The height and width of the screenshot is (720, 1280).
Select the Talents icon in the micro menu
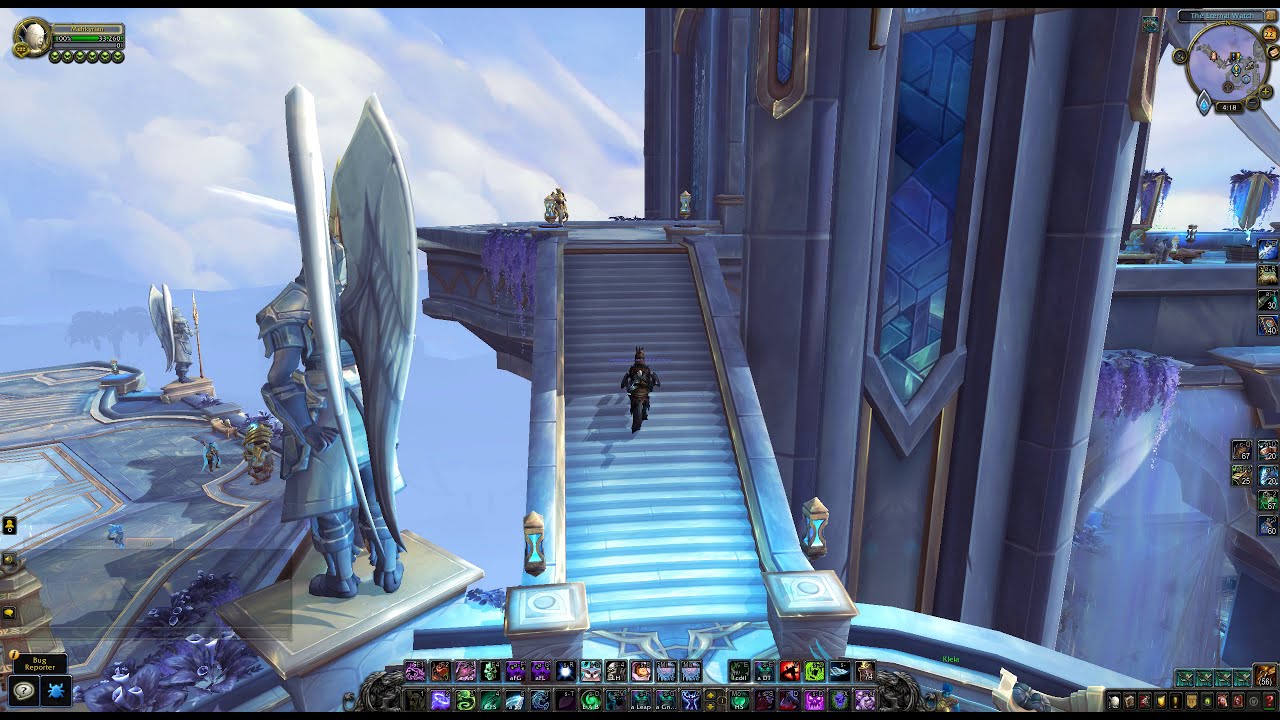point(1146,700)
